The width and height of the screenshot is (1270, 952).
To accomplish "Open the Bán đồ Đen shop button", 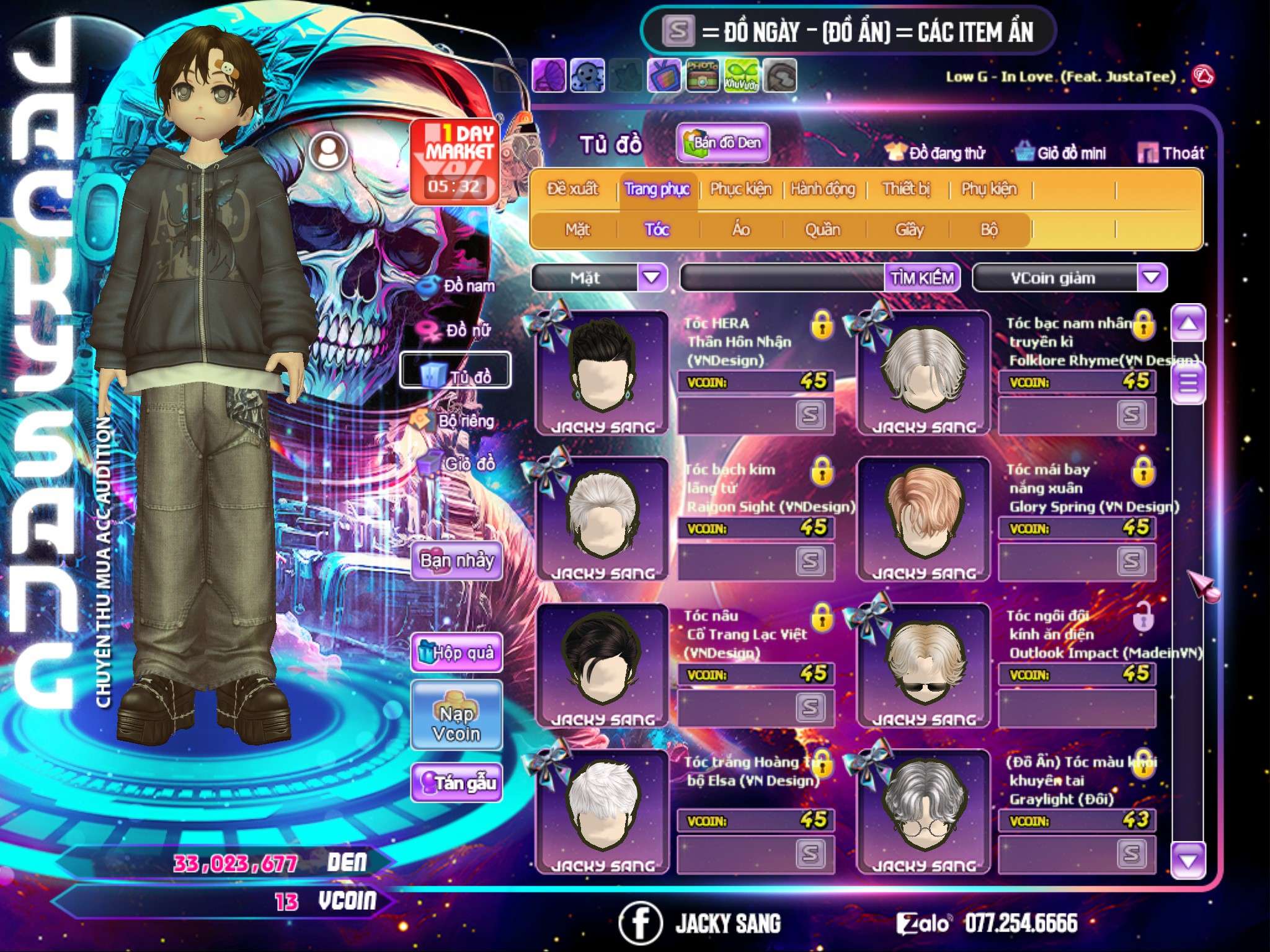I will point(723,143).
